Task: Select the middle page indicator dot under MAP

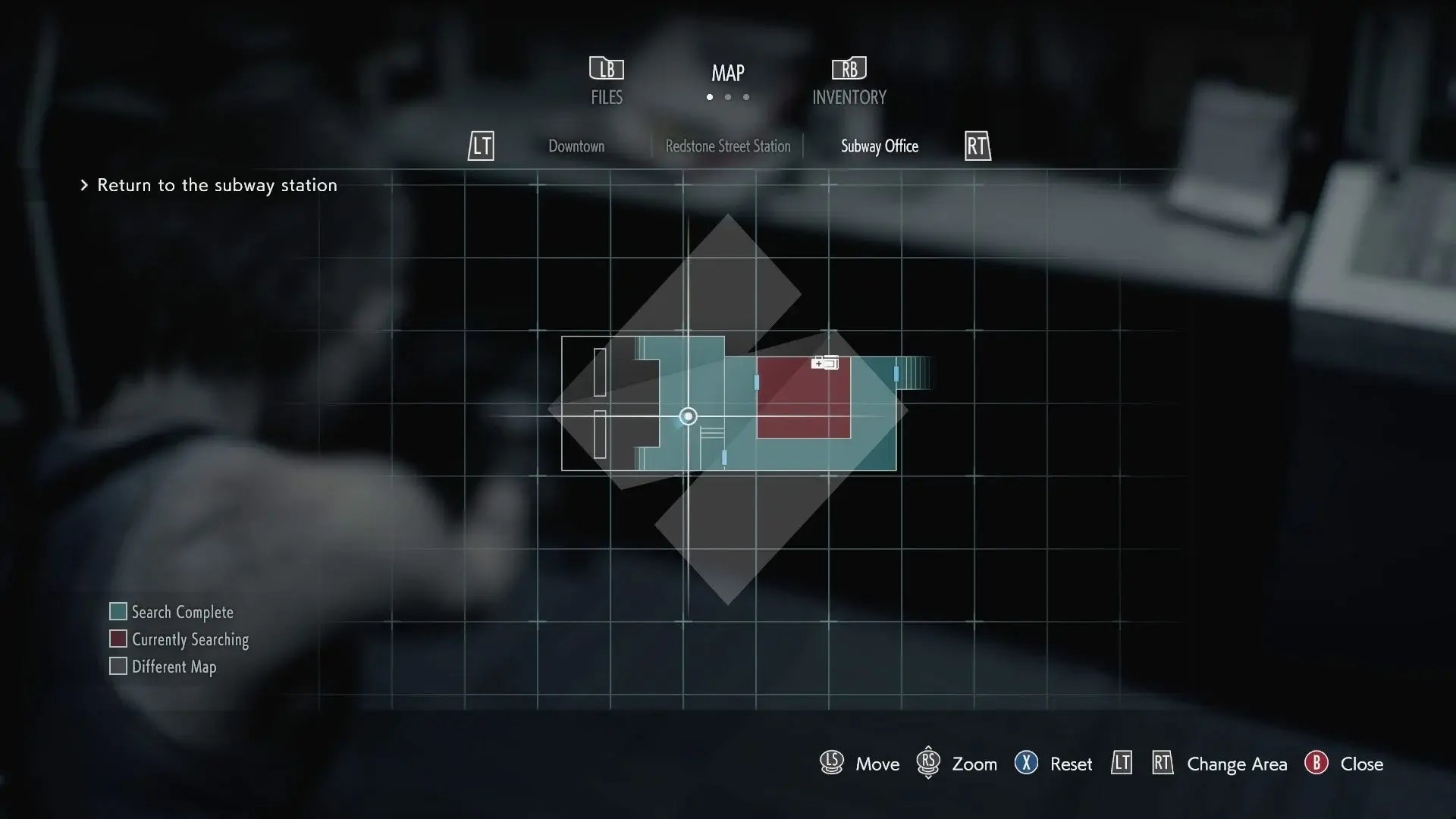Action: point(728,98)
